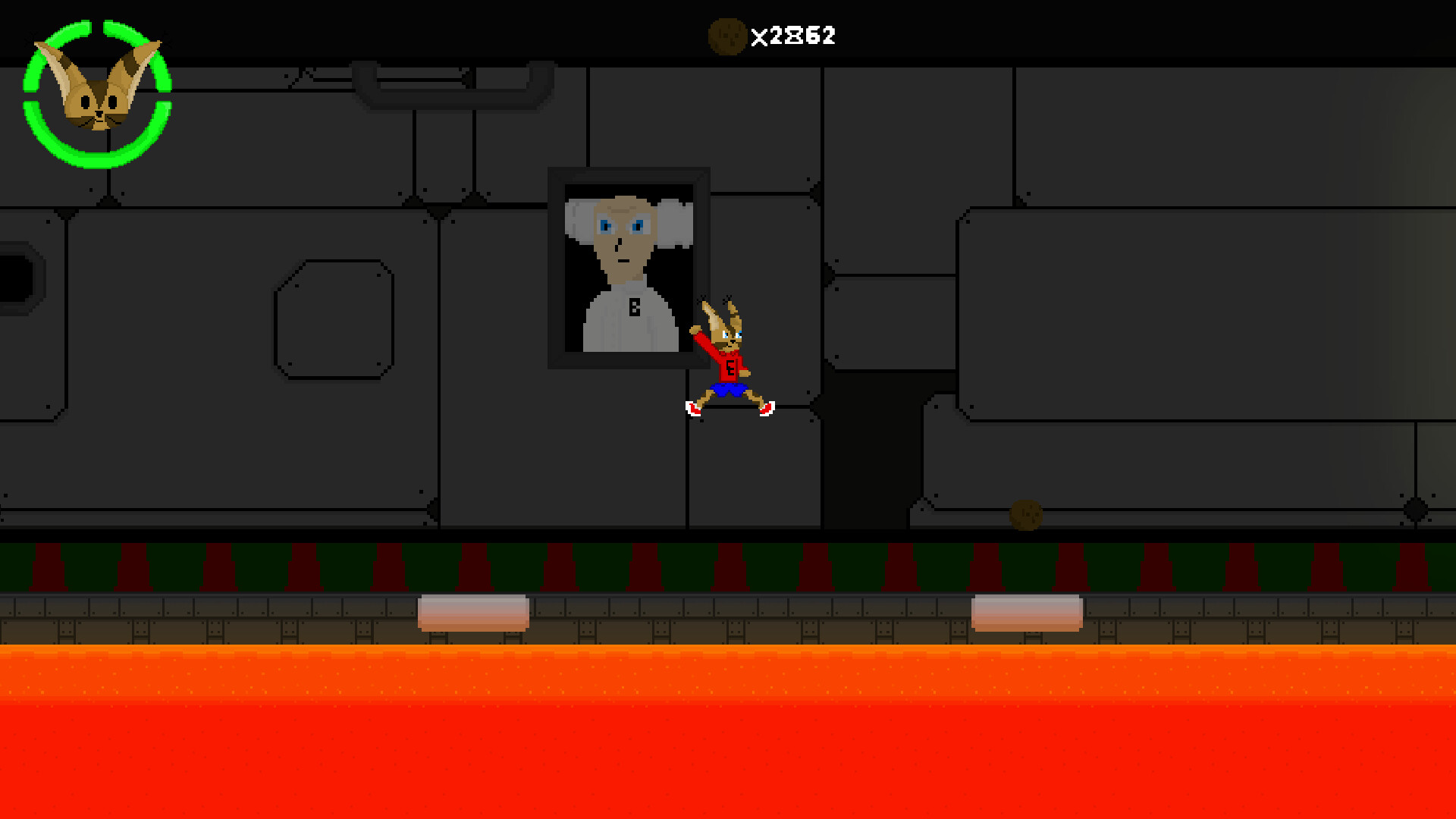Collect the floating cookie near the right platform
The image size is (1456, 819).
click(1028, 516)
